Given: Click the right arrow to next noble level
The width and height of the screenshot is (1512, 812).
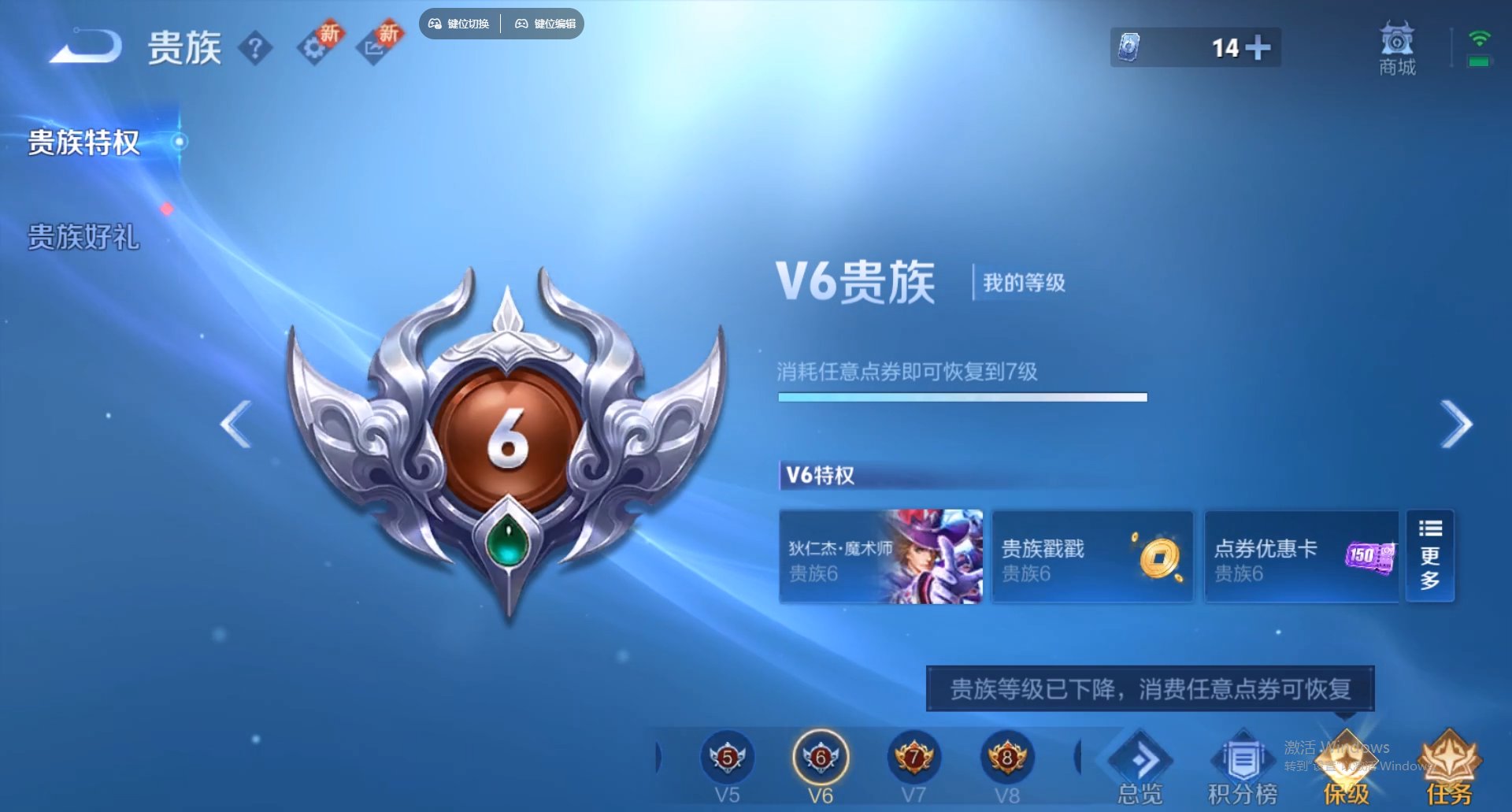Looking at the screenshot, I should [1455, 424].
